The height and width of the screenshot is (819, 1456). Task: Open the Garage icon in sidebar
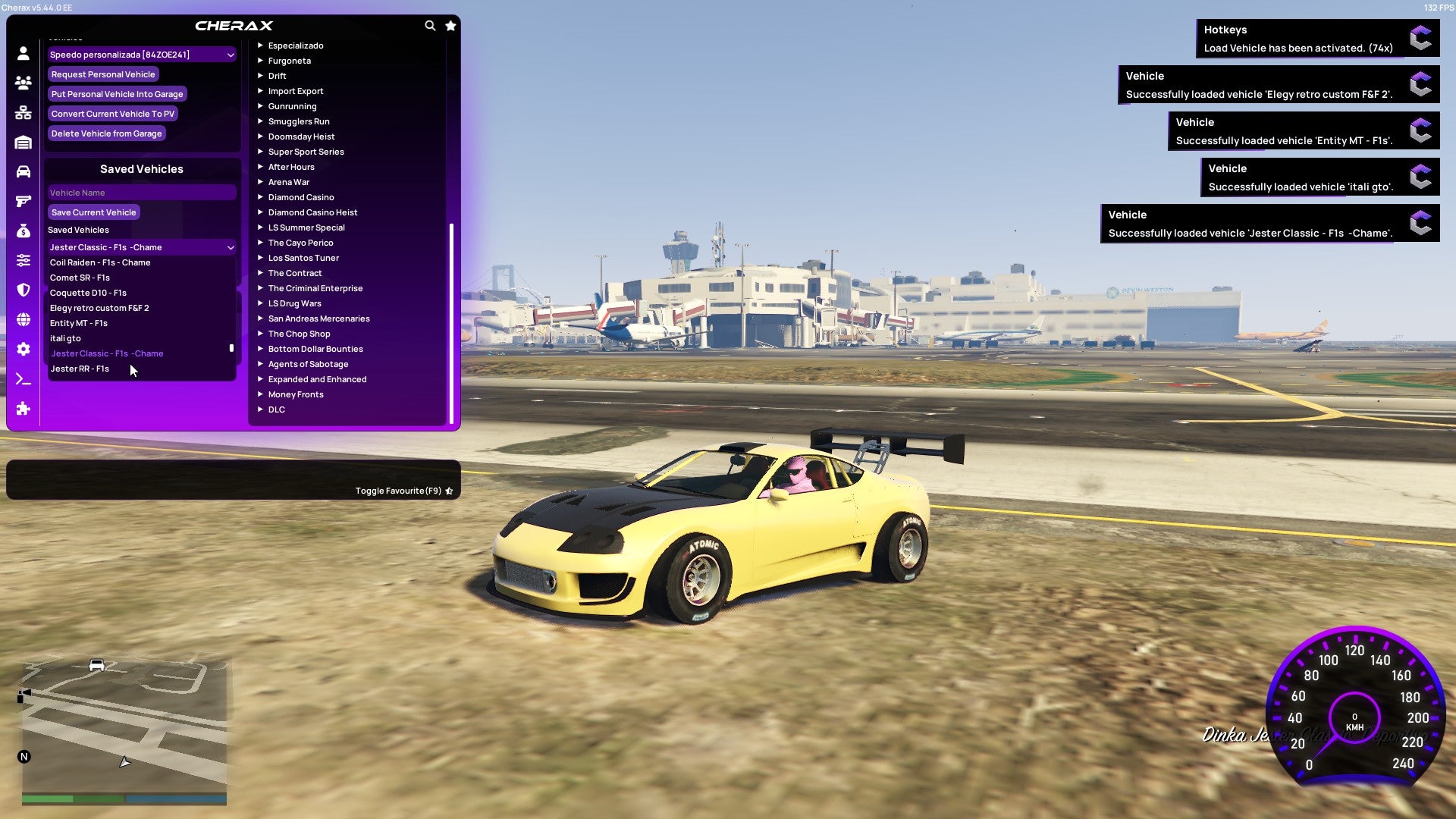[23, 142]
